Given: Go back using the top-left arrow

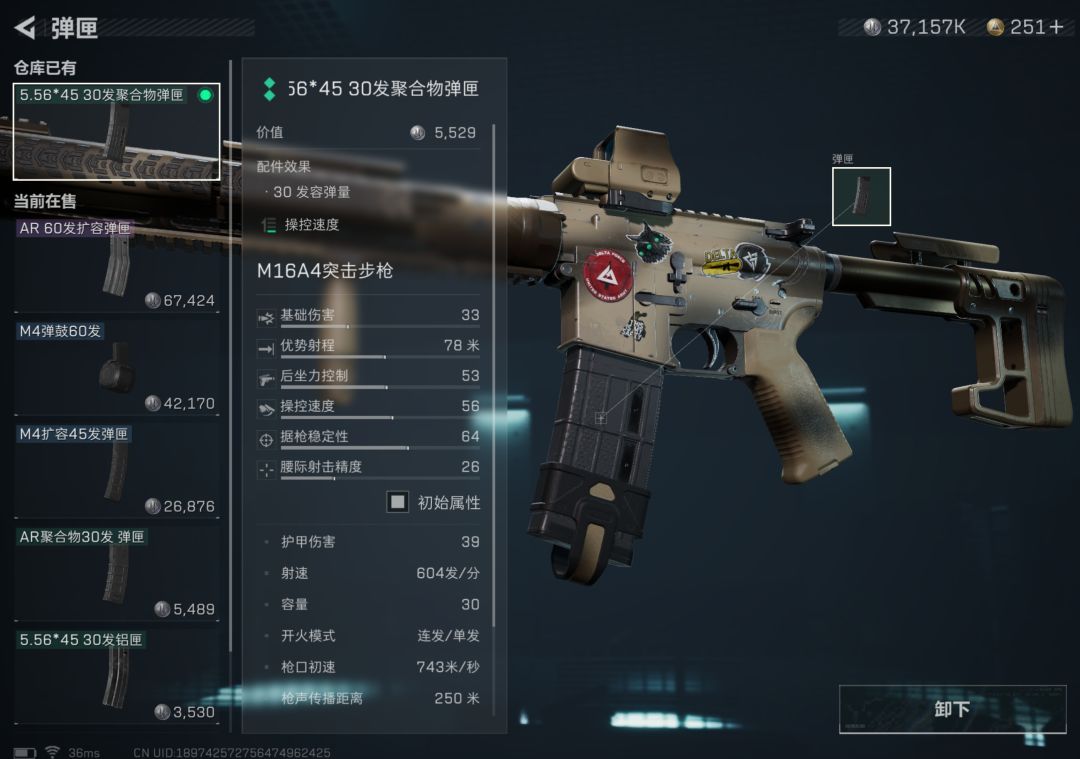Looking at the screenshot, I should [x=26, y=27].
